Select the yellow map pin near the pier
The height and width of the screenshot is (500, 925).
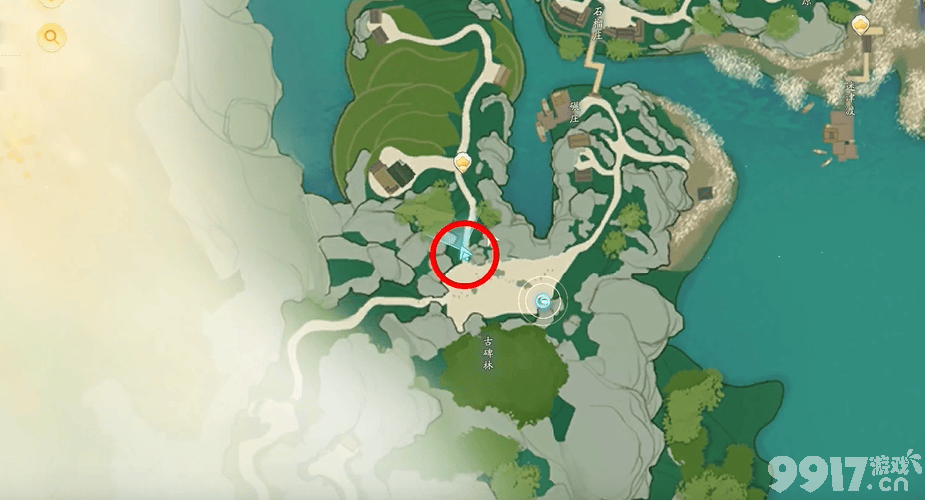click(861, 25)
